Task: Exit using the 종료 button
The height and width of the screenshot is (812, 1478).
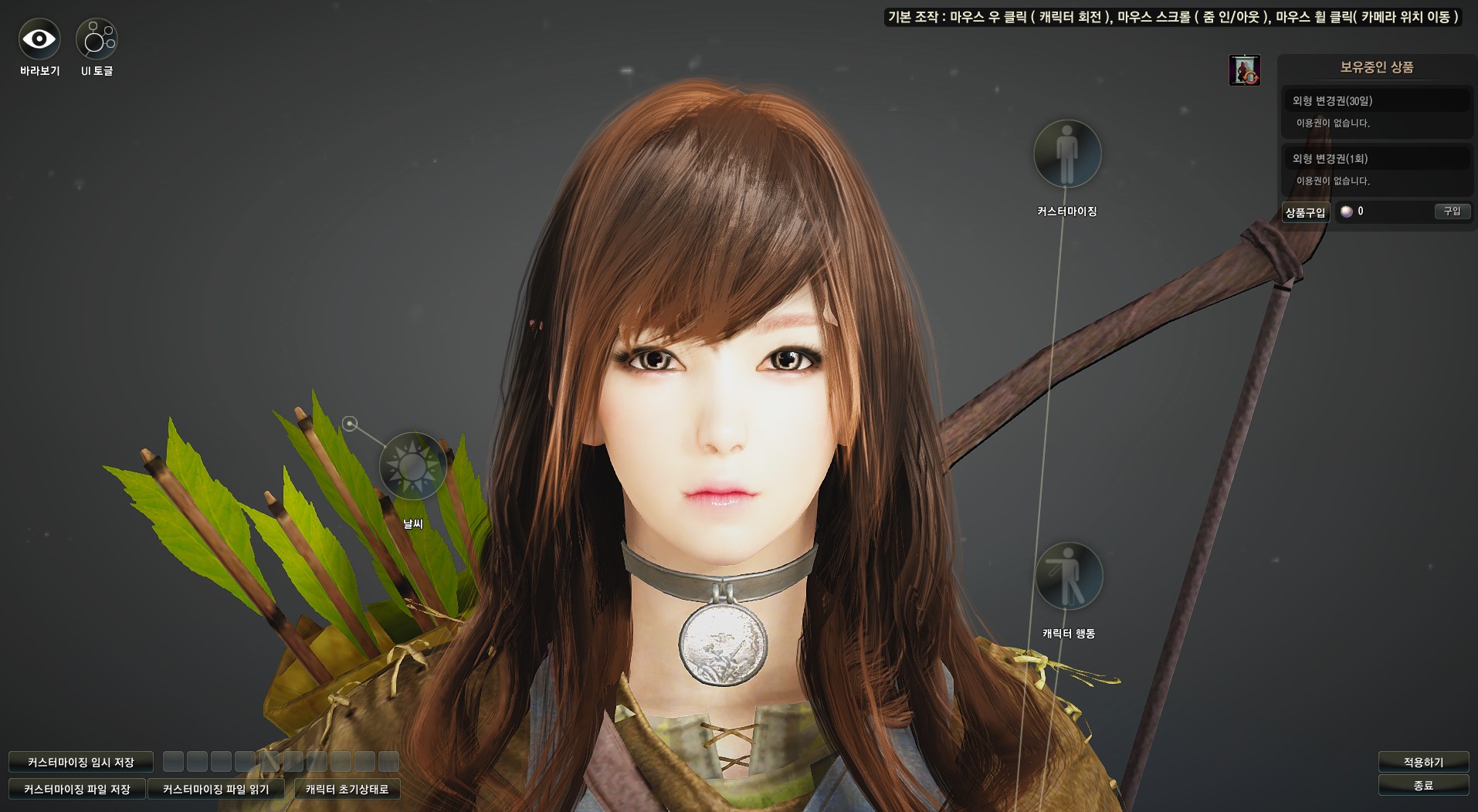Action: coord(1423,785)
